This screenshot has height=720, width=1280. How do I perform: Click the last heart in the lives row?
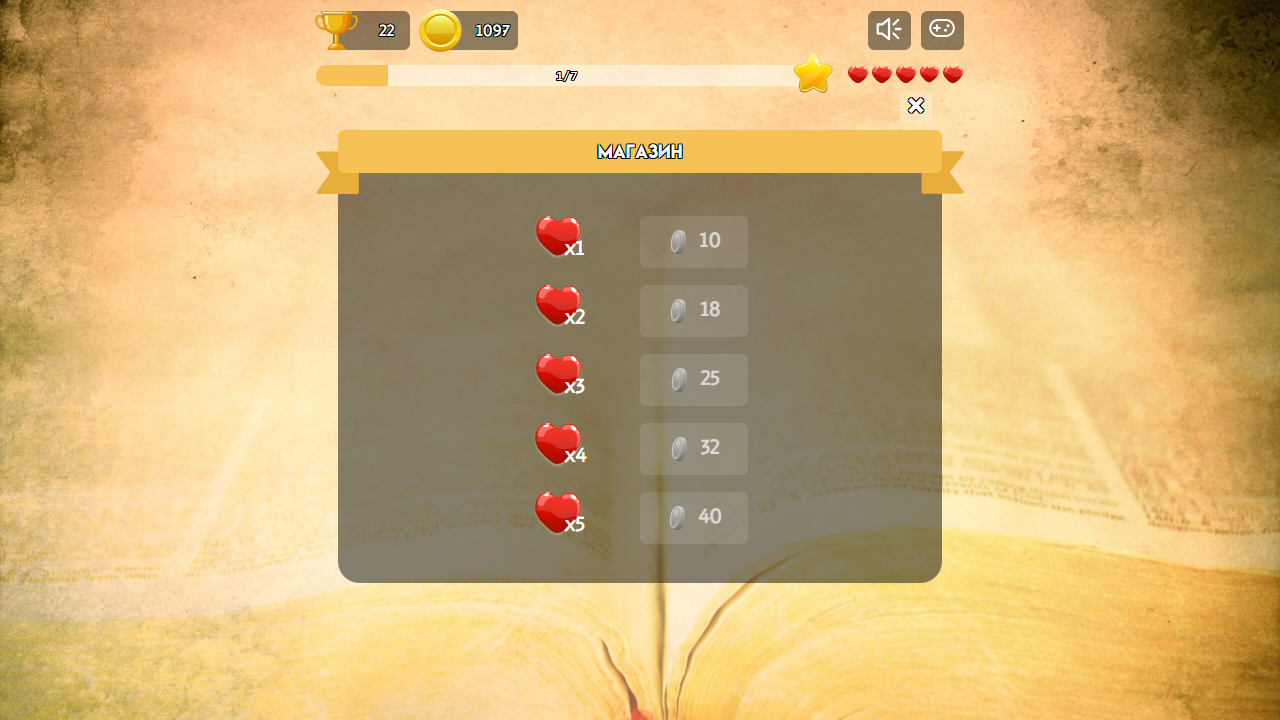click(953, 74)
